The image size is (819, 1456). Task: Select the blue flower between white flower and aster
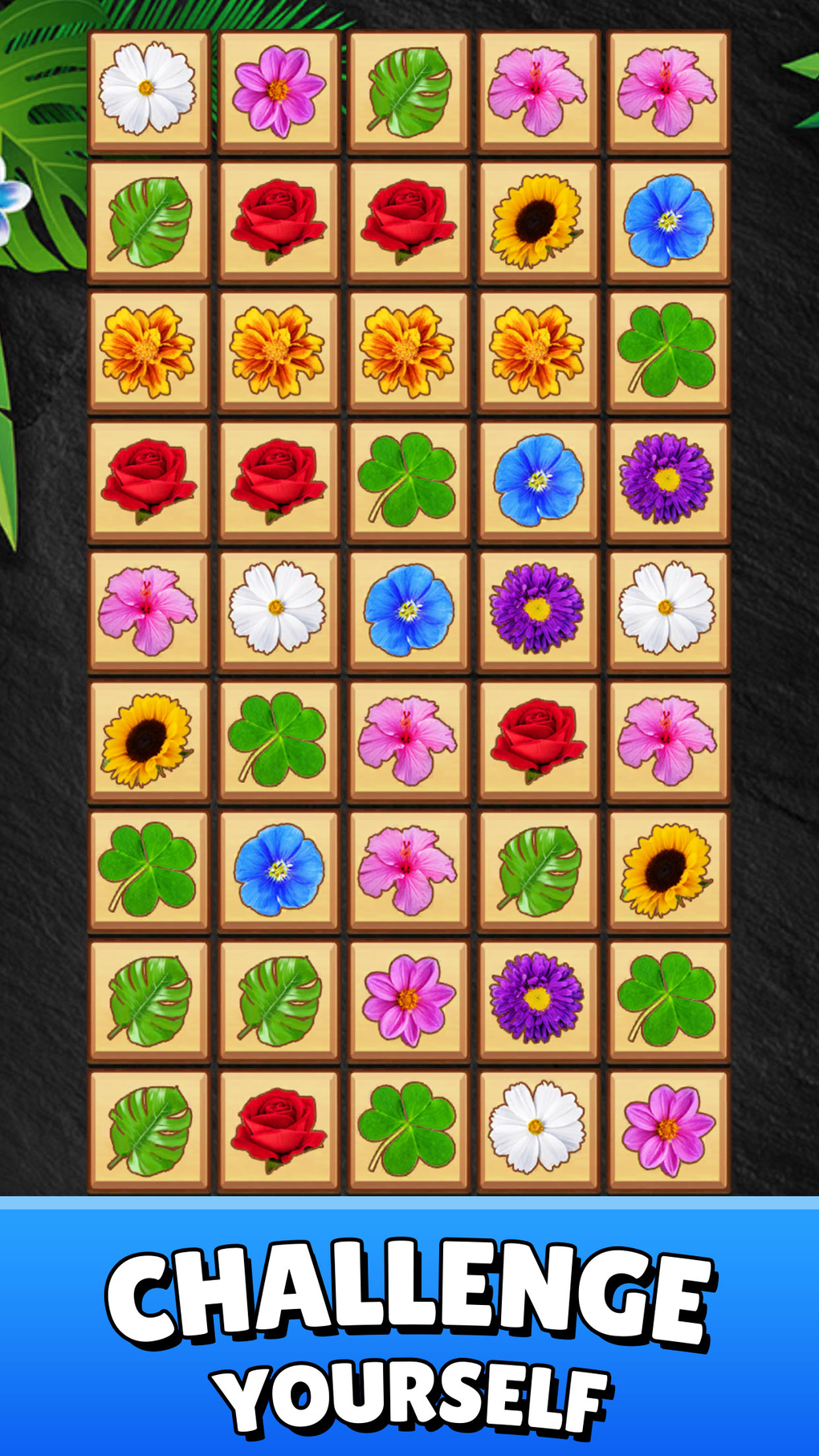click(408, 610)
